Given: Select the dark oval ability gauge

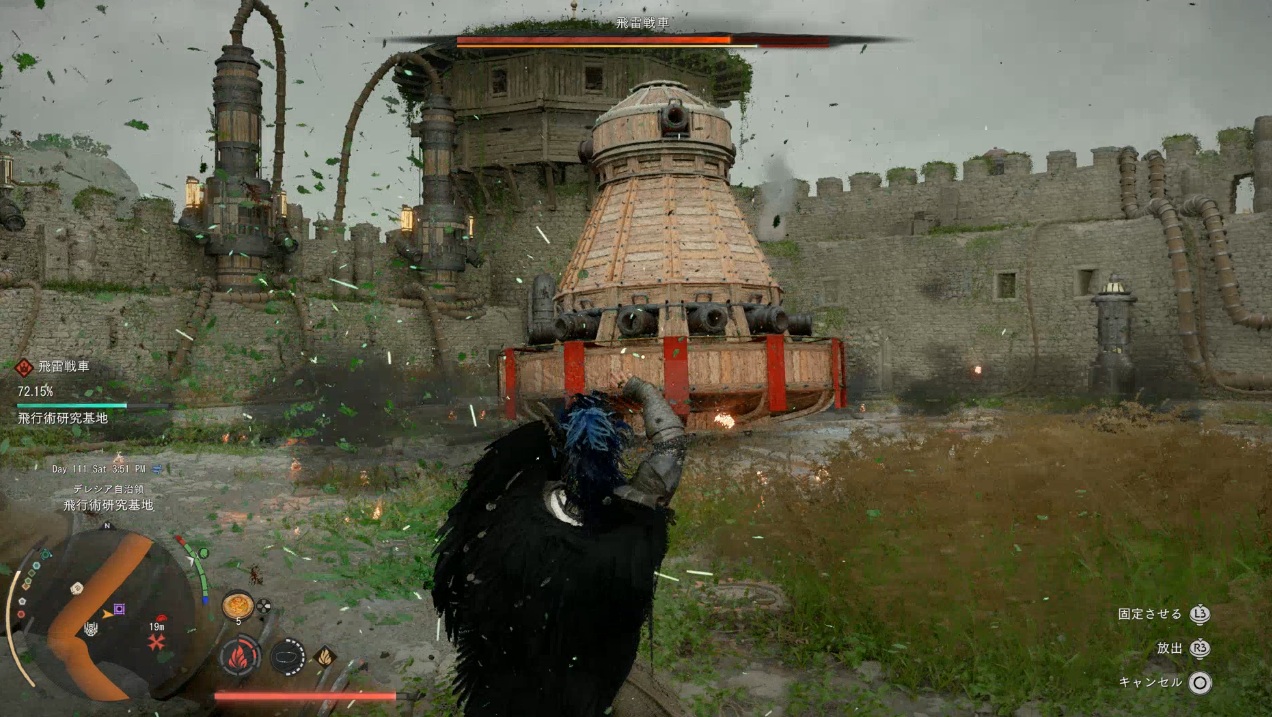Looking at the screenshot, I should click(287, 656).
